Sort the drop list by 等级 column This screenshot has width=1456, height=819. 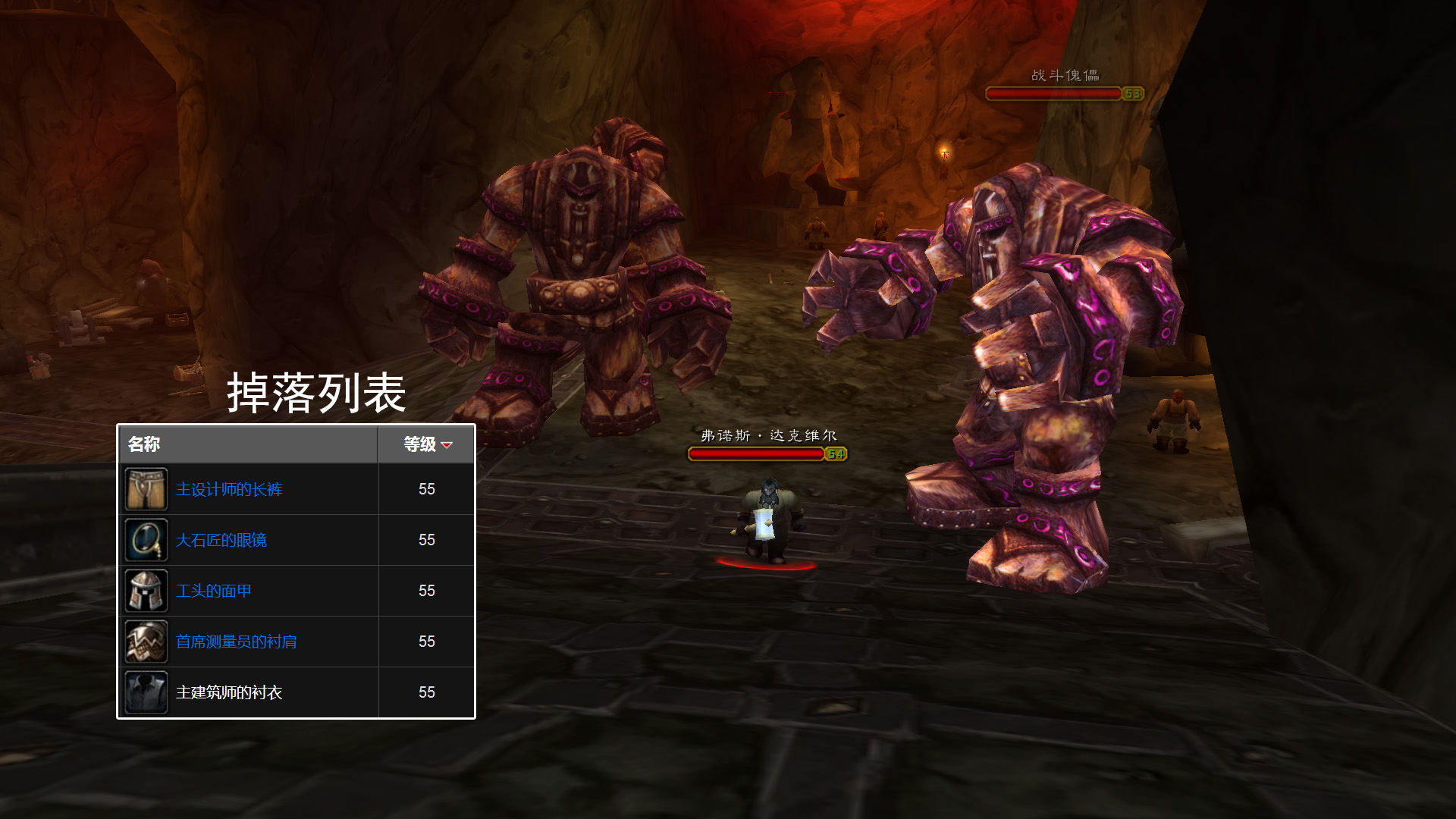[x=426, y=444]
